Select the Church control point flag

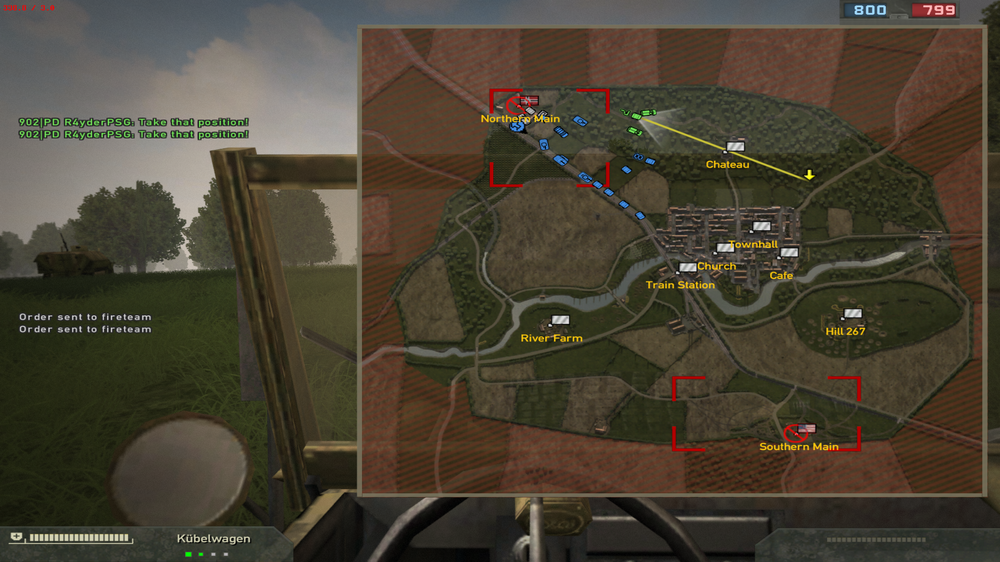click(725, 249)
